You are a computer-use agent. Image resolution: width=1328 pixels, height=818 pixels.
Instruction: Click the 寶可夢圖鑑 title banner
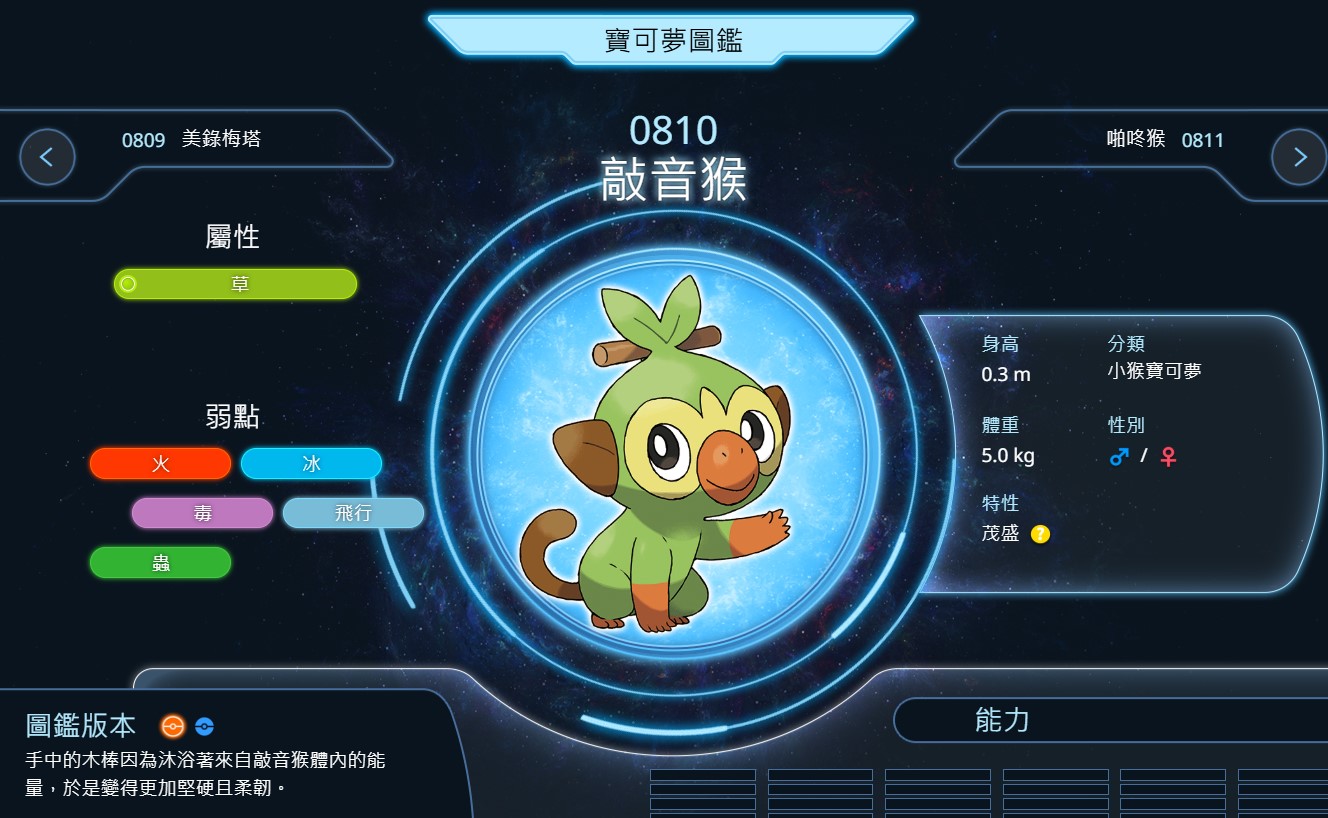pos(672,41)
